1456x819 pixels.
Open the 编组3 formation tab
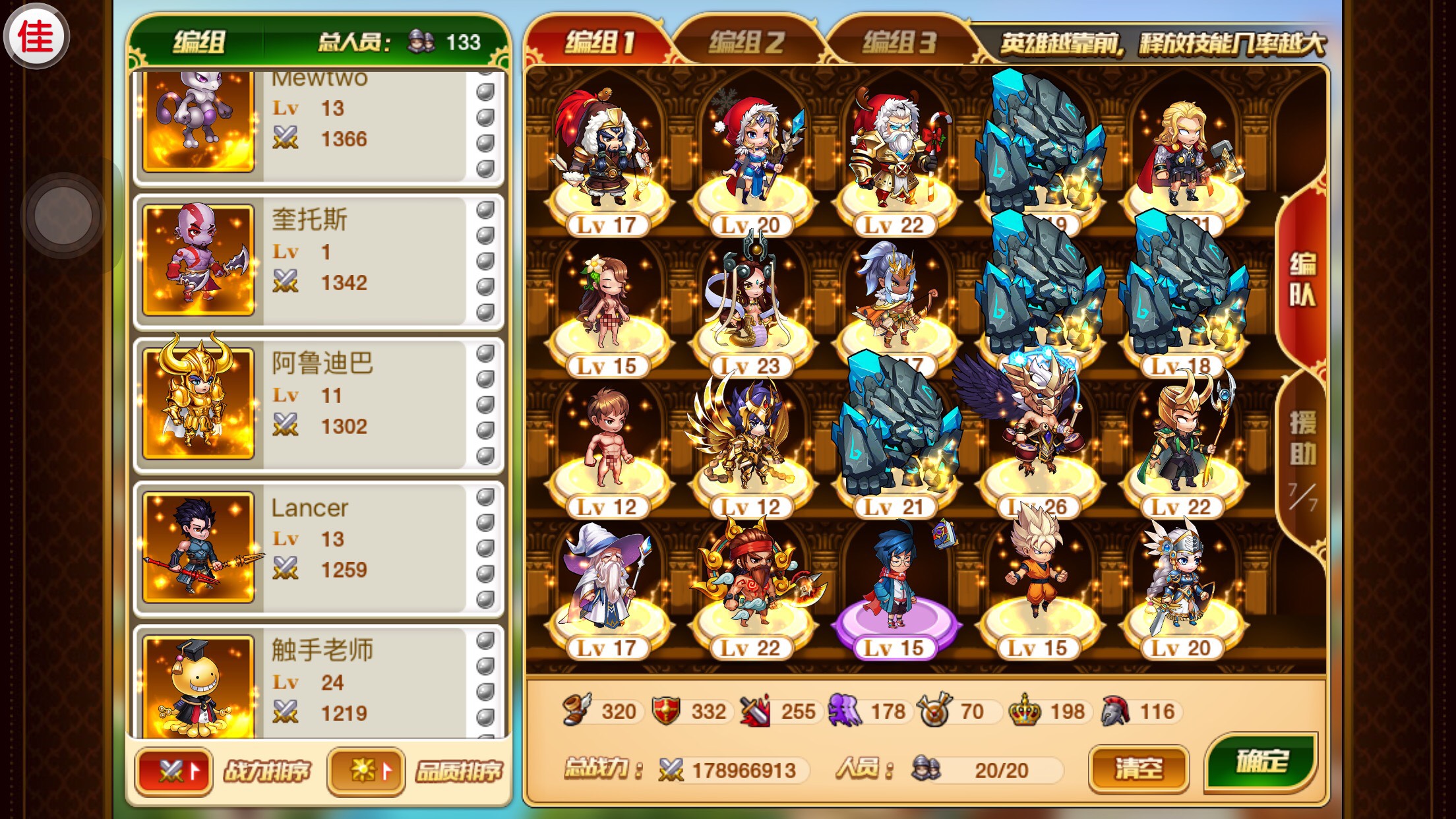pos(899,43)
